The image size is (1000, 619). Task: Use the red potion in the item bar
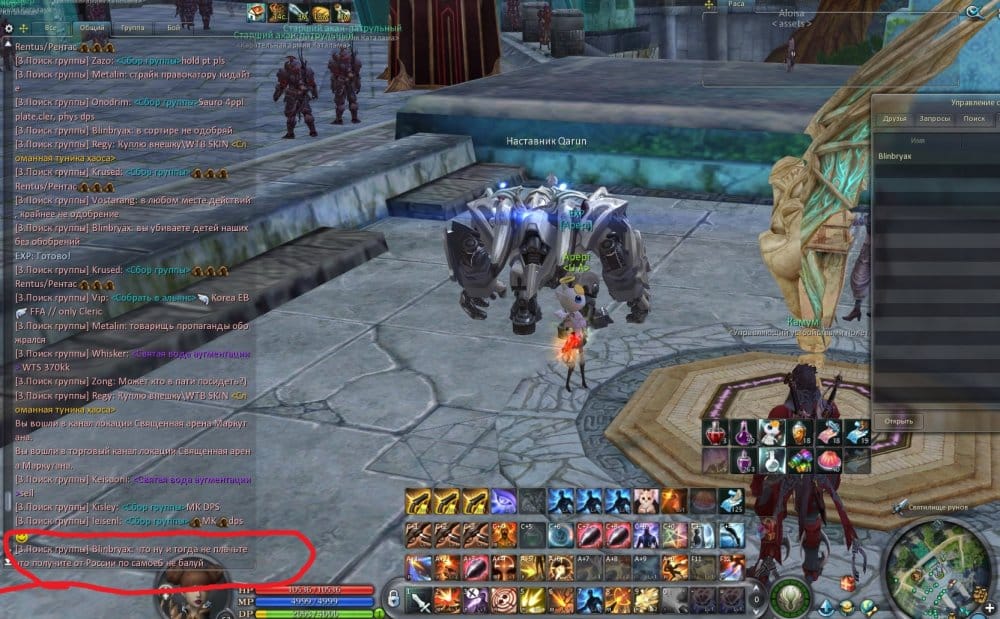pyautogui.click(x=714, y=432)
